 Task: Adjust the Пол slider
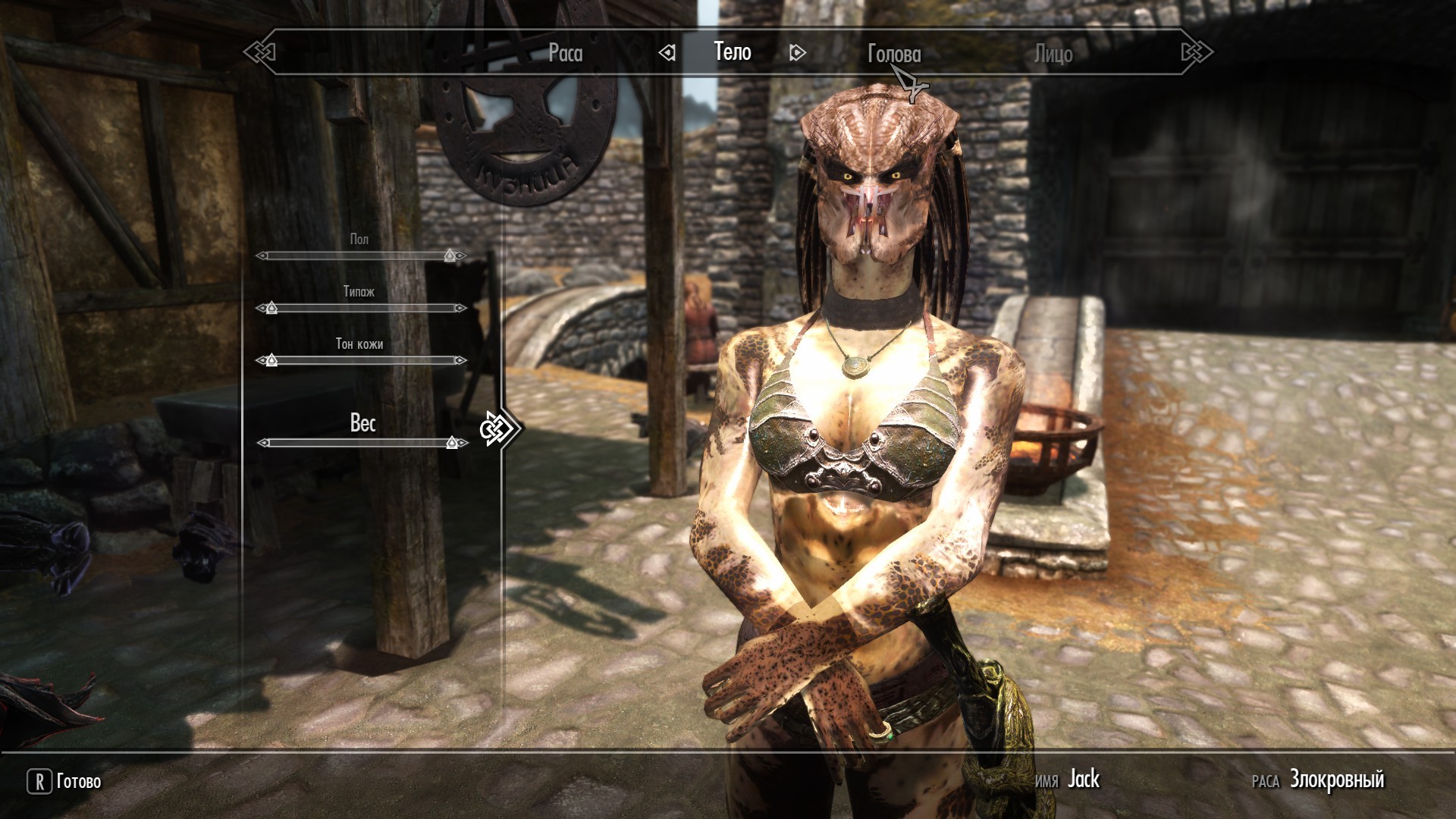click(360, 256)
